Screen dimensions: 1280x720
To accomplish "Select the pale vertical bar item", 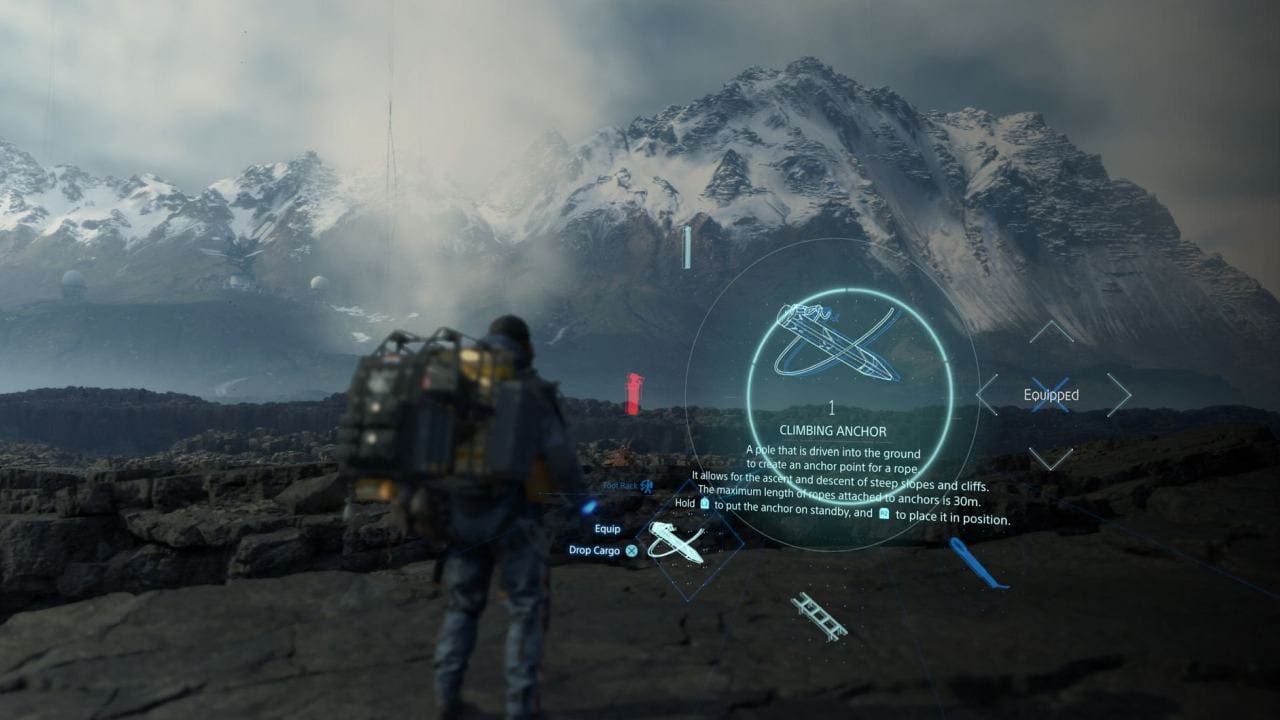I will point(687,247).
